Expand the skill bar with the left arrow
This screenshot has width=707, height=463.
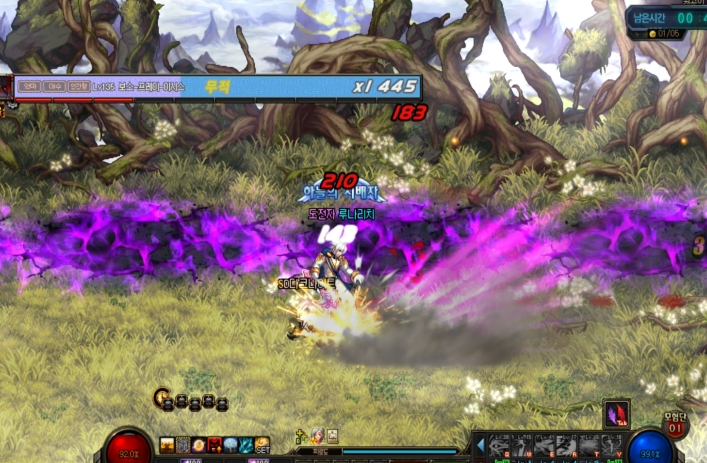pyautogui.click(x=480, y=445)
